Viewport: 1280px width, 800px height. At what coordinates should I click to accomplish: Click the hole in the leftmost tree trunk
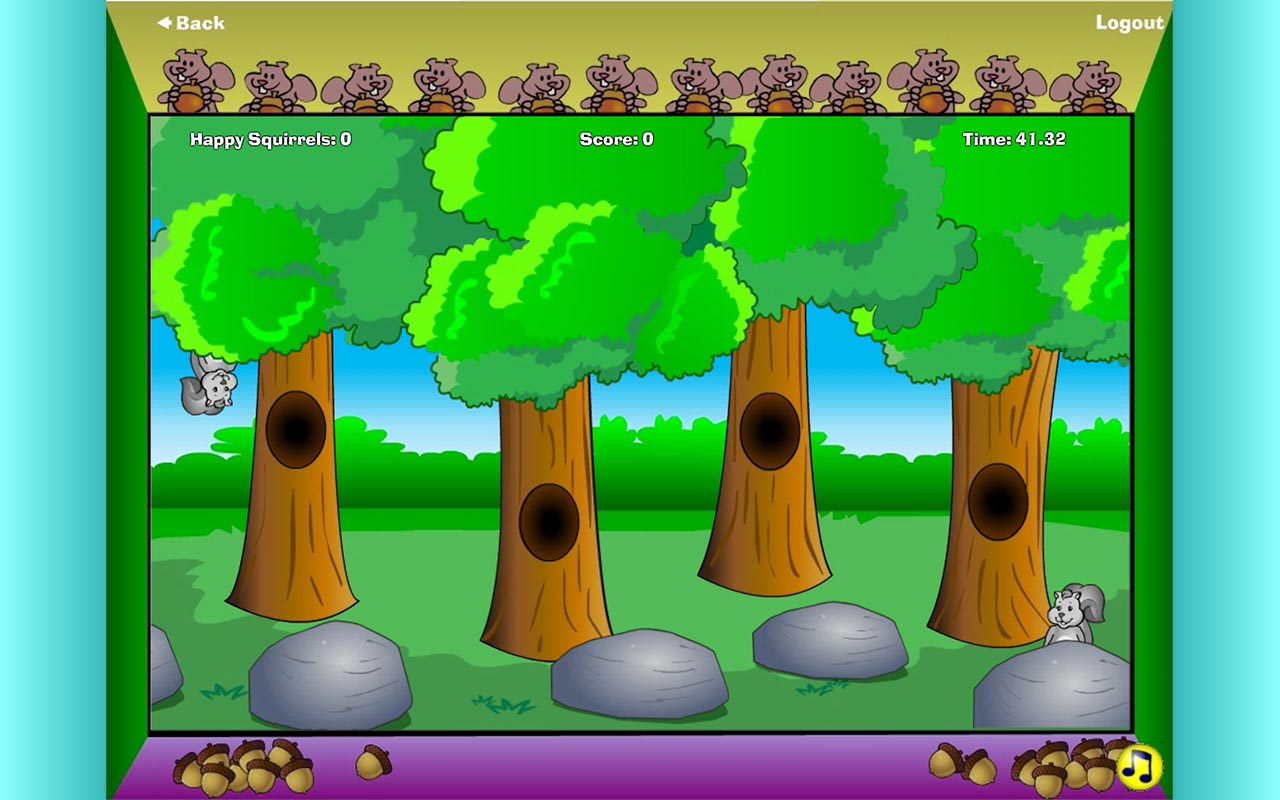click(296, 428)
